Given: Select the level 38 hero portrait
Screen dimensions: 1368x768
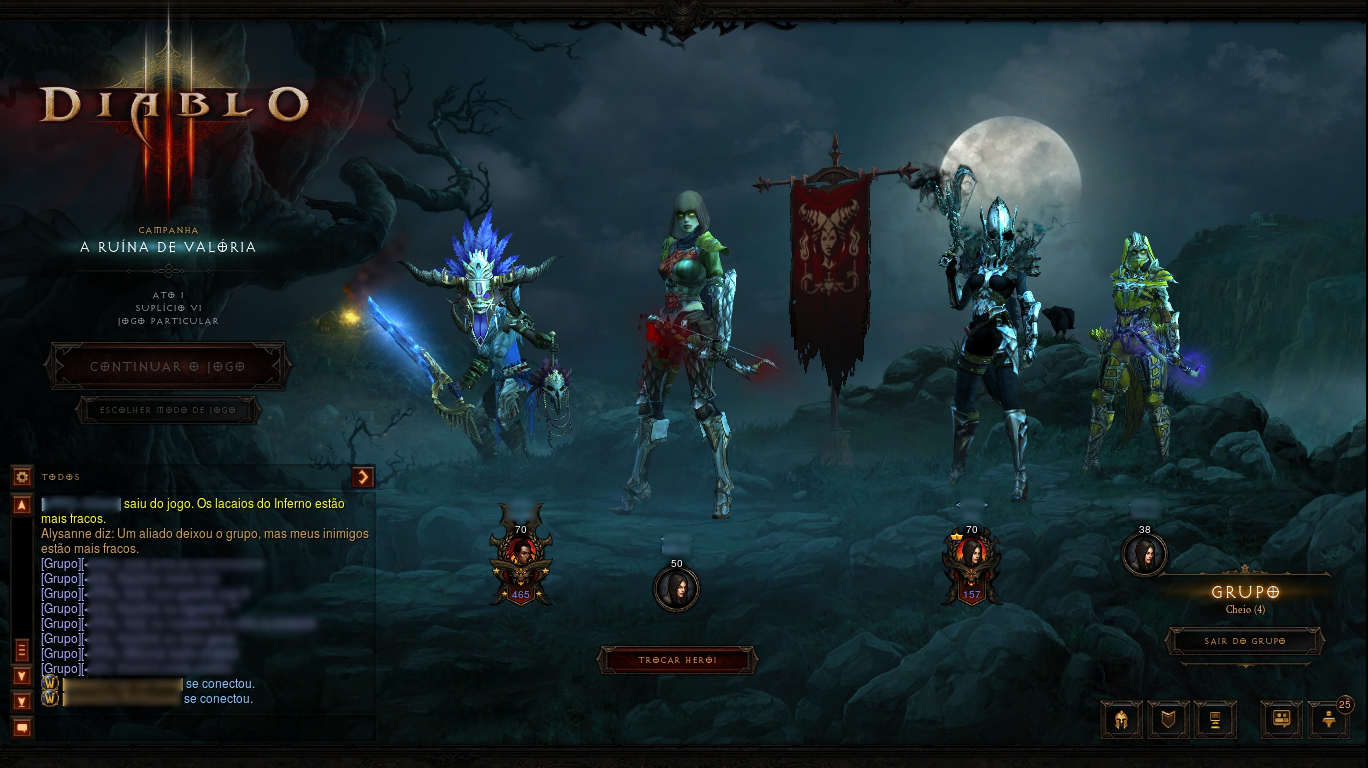Looking at the screenshot, I should pos(1145,554).
